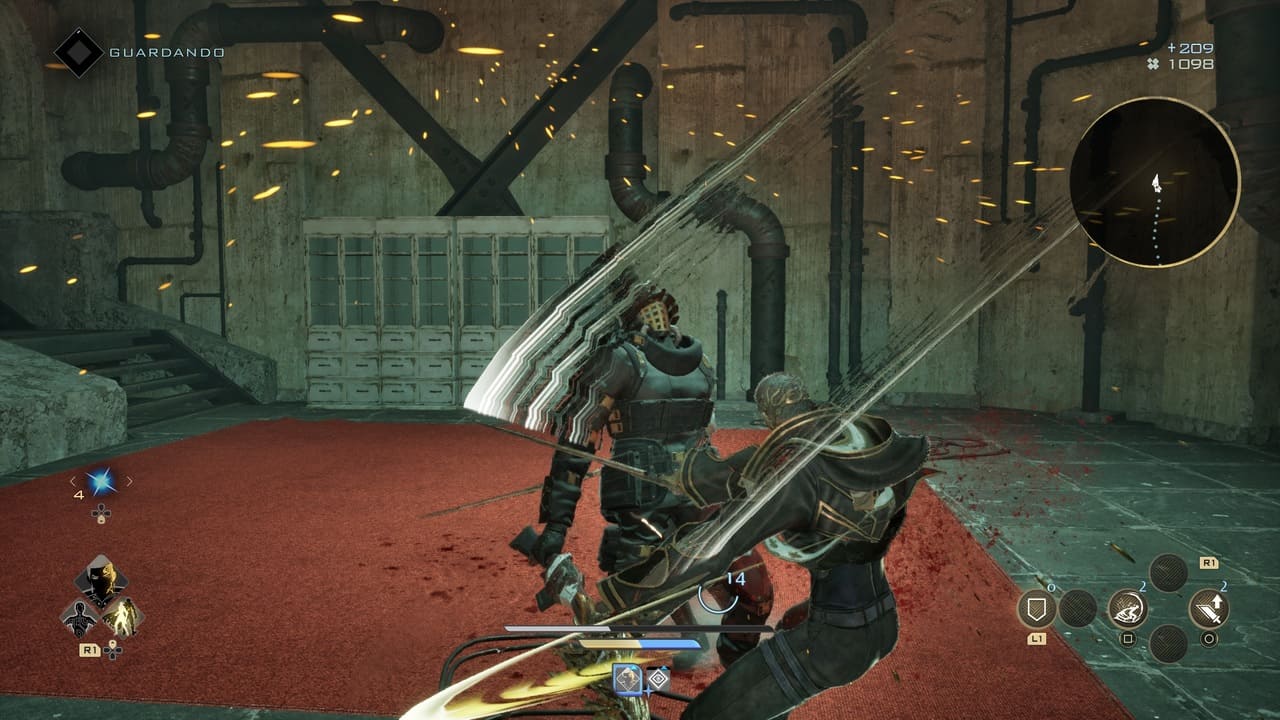Activate the shield guard ability
The height and width of the screenshot is (720, 1280).
pyautogui.click(x=1037, y=608)
